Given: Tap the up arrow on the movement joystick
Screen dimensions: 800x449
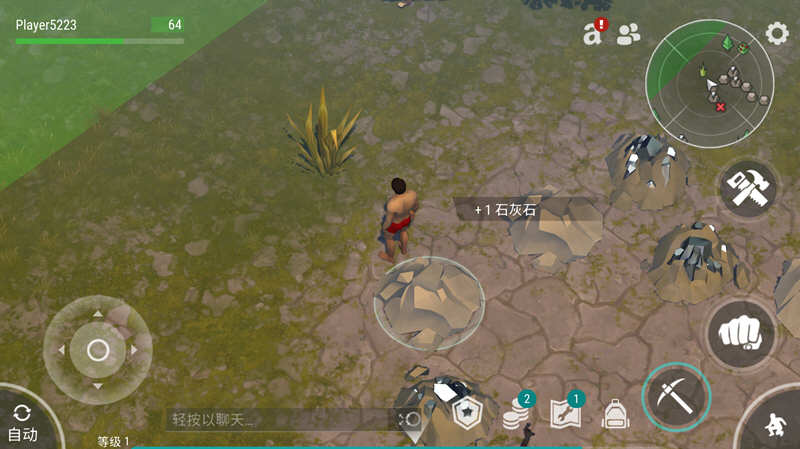Looking at the screenshot, I should coord(97,315).
